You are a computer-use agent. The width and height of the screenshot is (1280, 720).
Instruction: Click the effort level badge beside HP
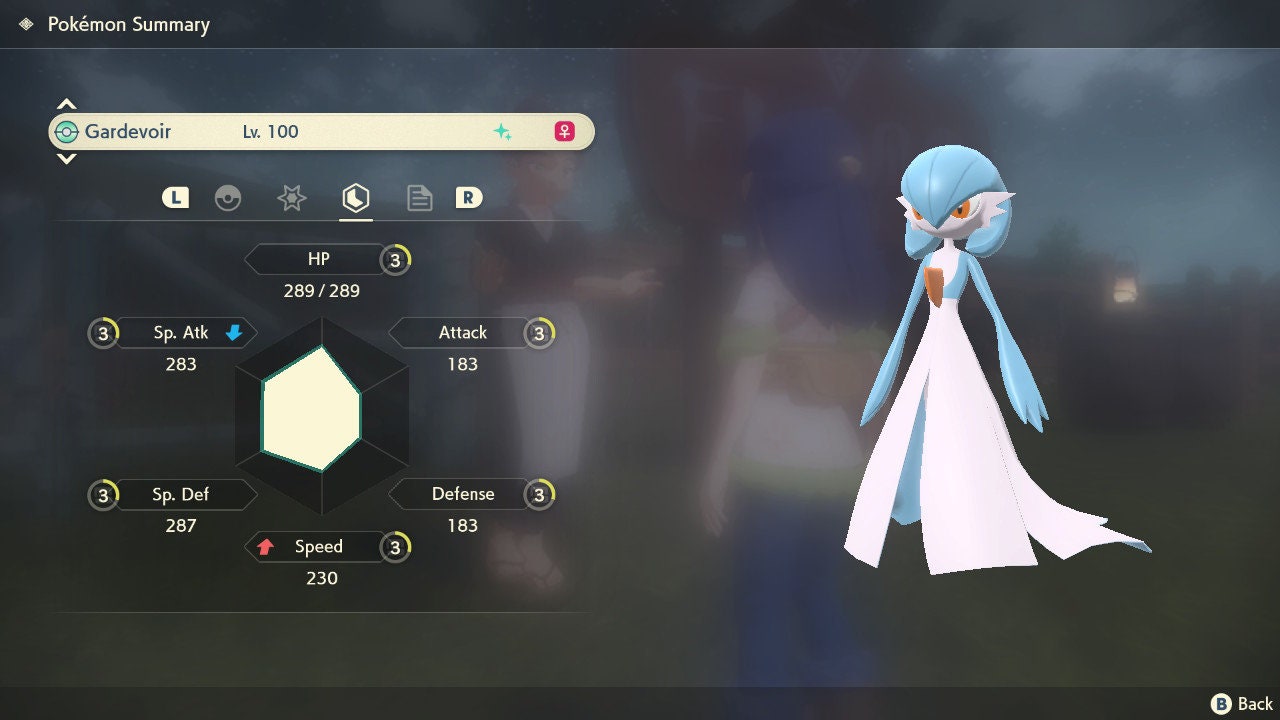396,260
